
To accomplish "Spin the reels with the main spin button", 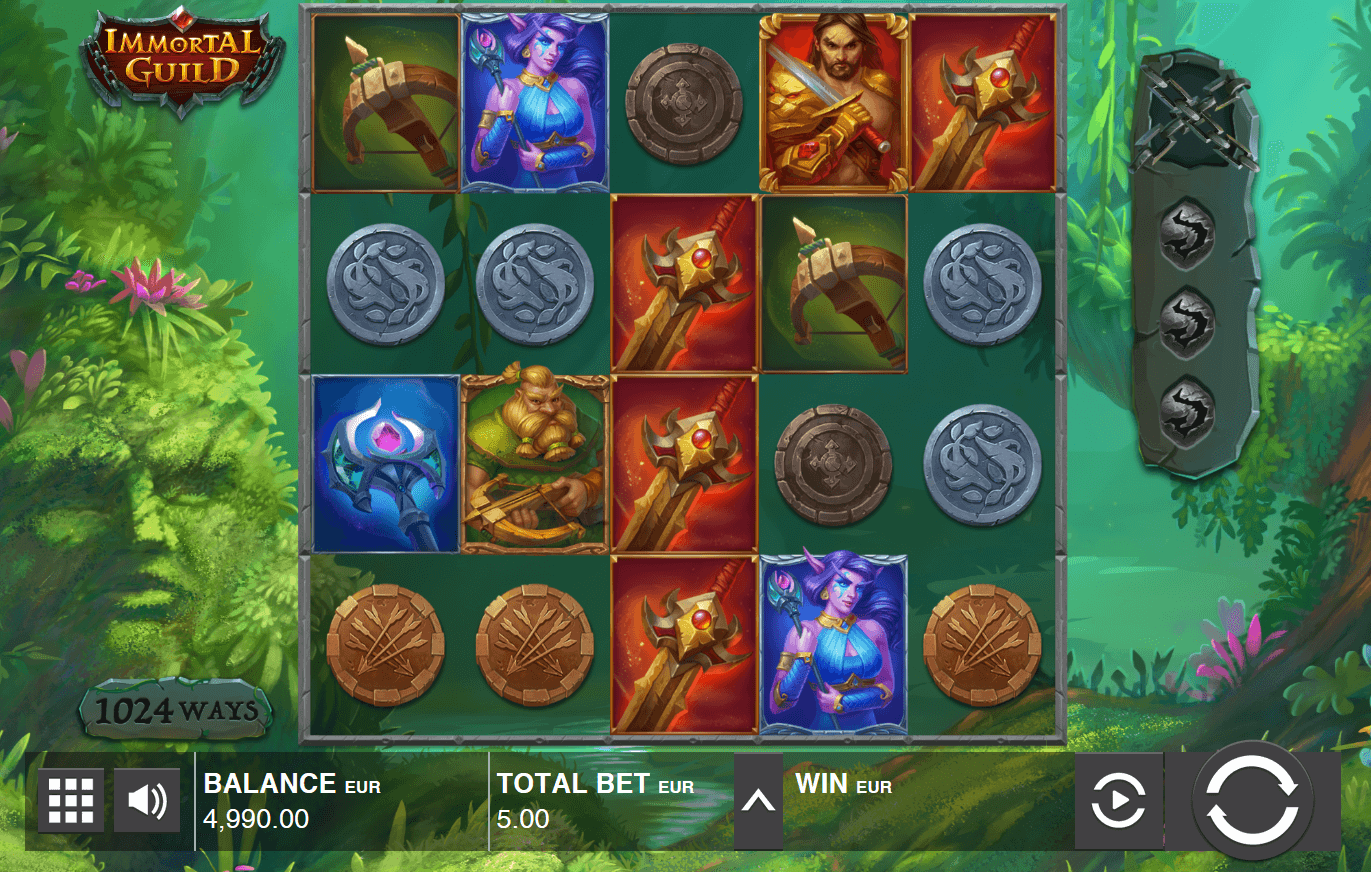I will tap(1254, 800).
